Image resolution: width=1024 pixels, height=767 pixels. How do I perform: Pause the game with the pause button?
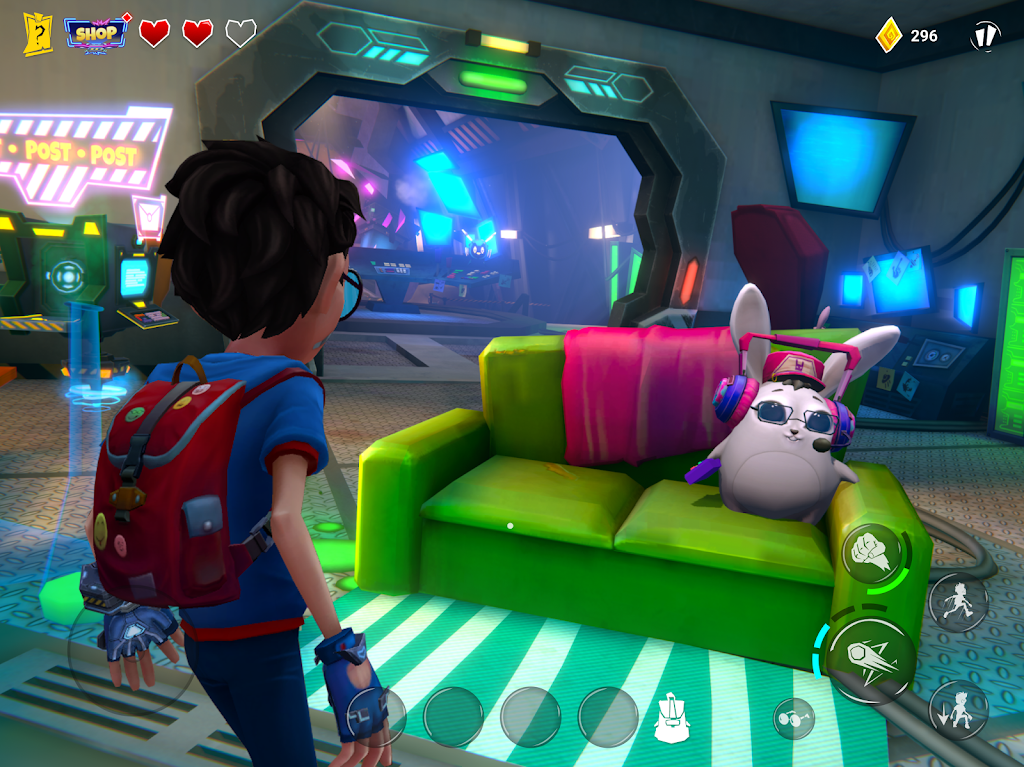point(985,36)
